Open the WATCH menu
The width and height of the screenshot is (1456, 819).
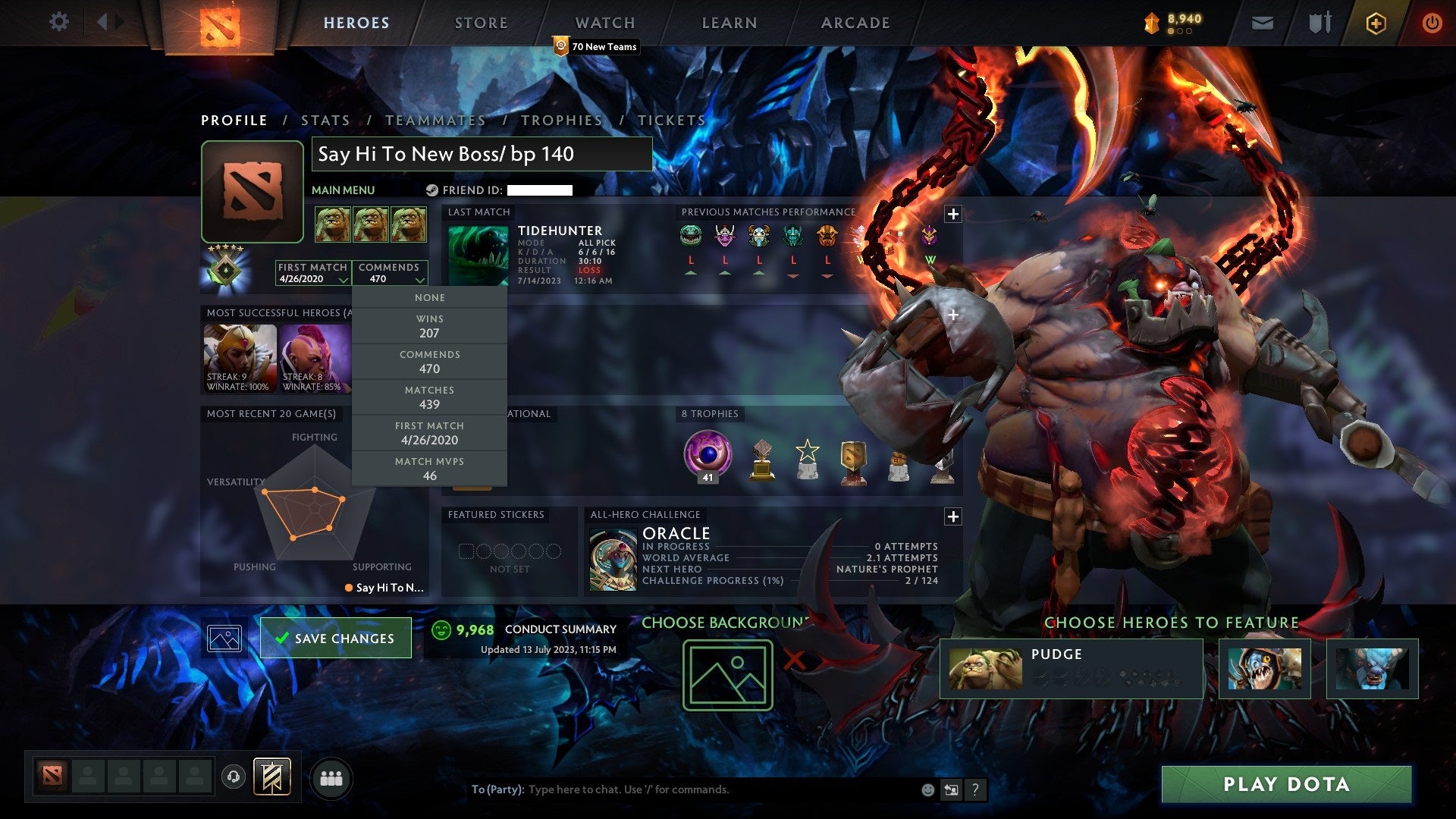[604, 23]
